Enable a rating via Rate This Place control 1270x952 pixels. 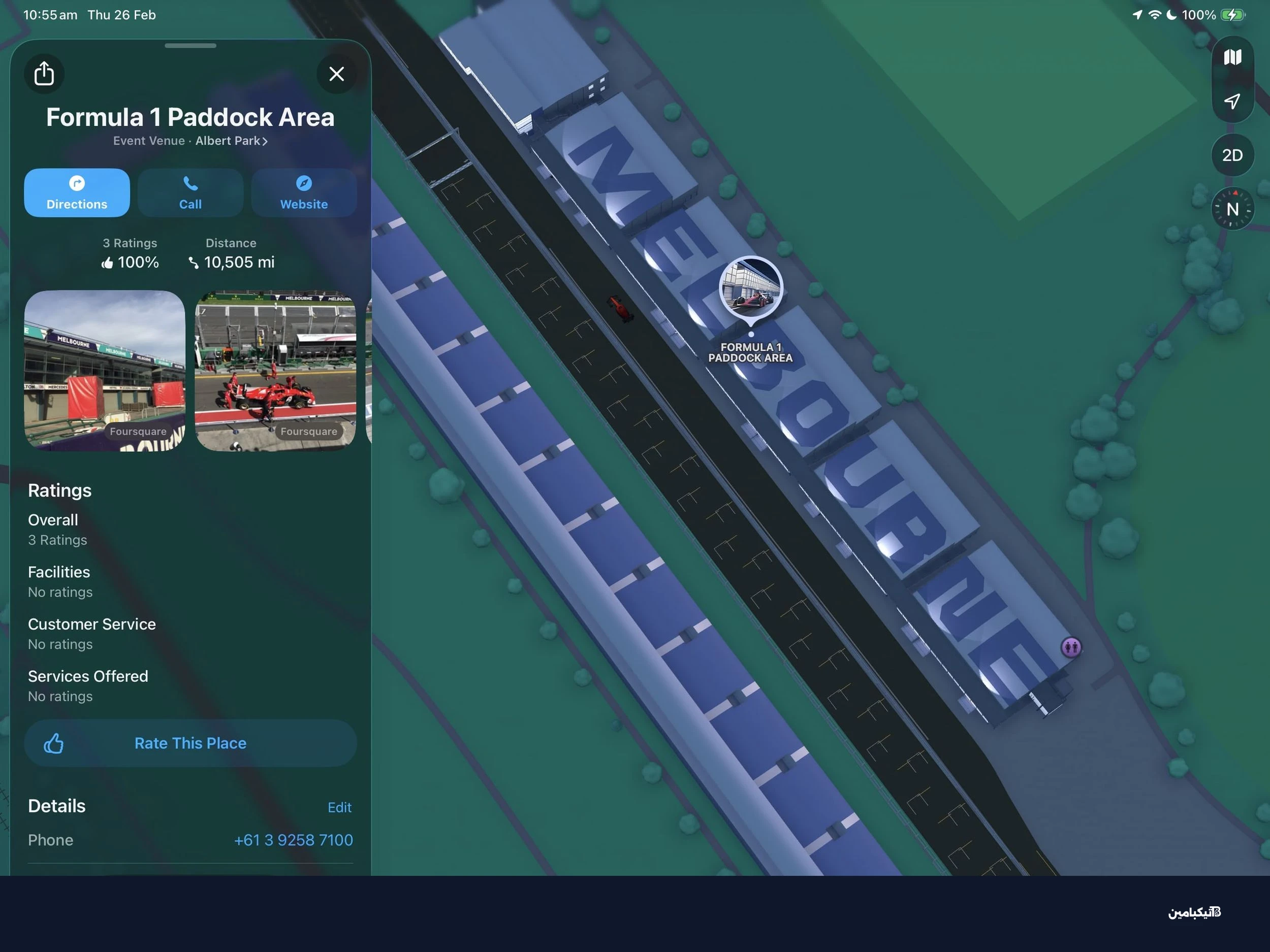pos(54,743)
